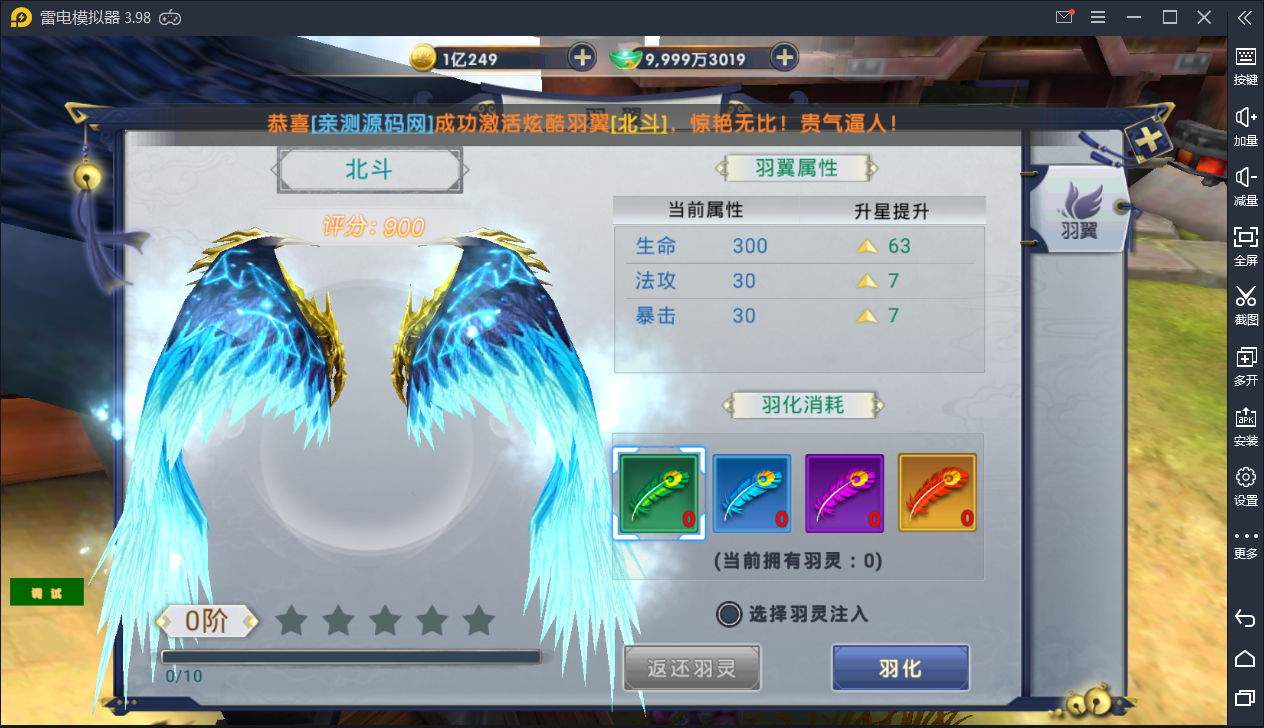
Task: Select the blue feather item
Action: pyautogui.click(x=751, y=492)
